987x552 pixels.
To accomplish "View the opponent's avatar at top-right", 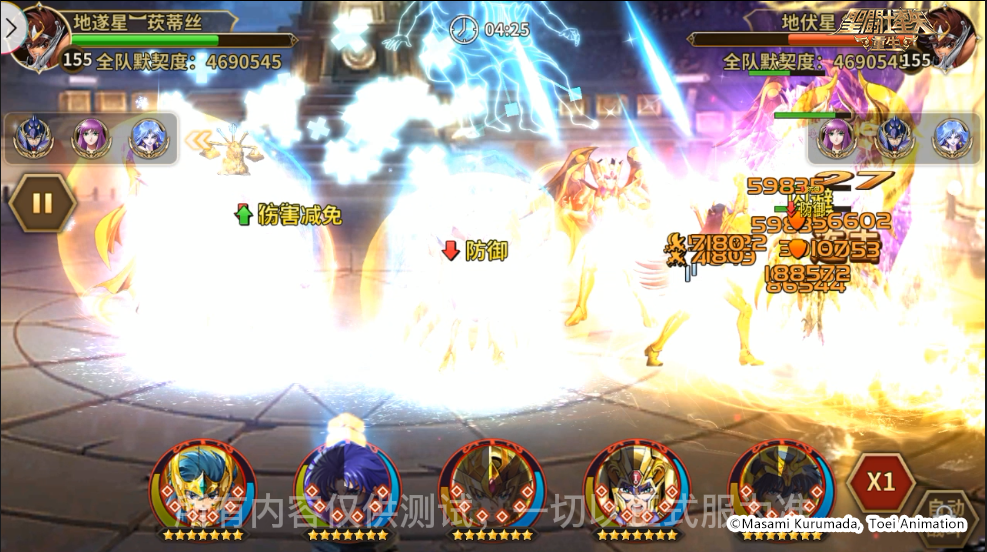I will [x=950, y=38].
